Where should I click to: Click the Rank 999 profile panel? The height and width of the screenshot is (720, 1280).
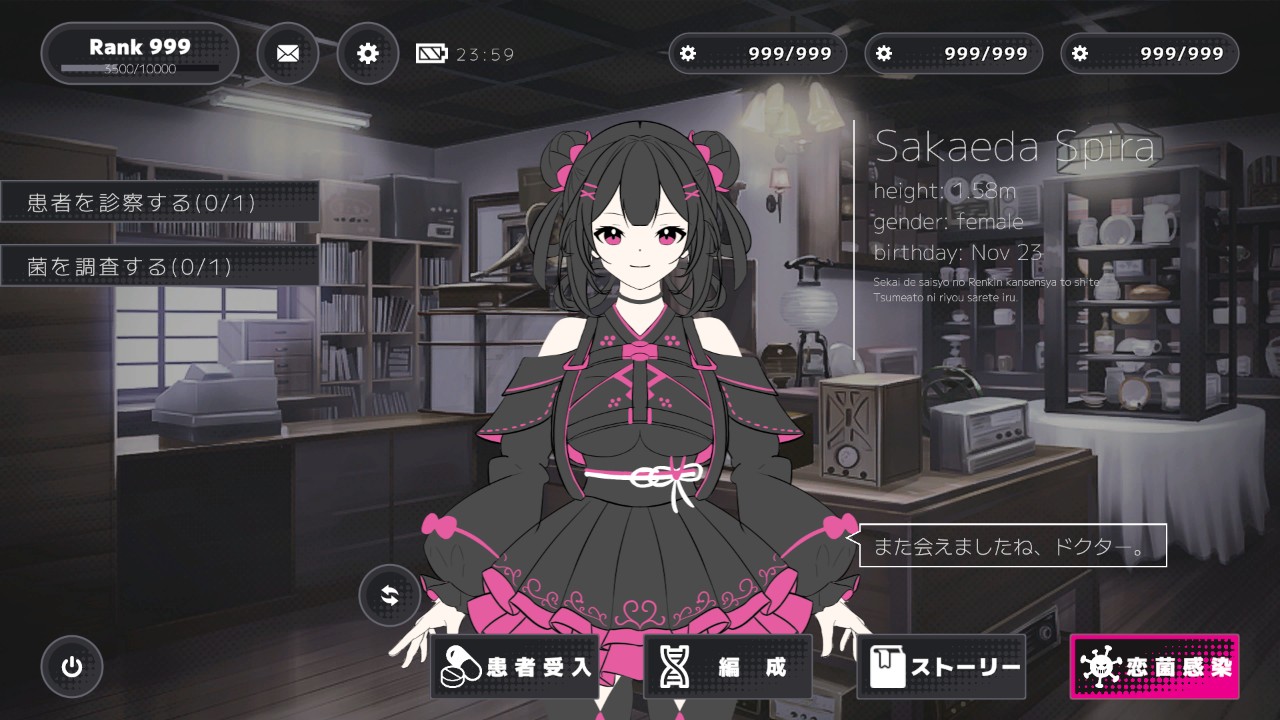point(140,53)
